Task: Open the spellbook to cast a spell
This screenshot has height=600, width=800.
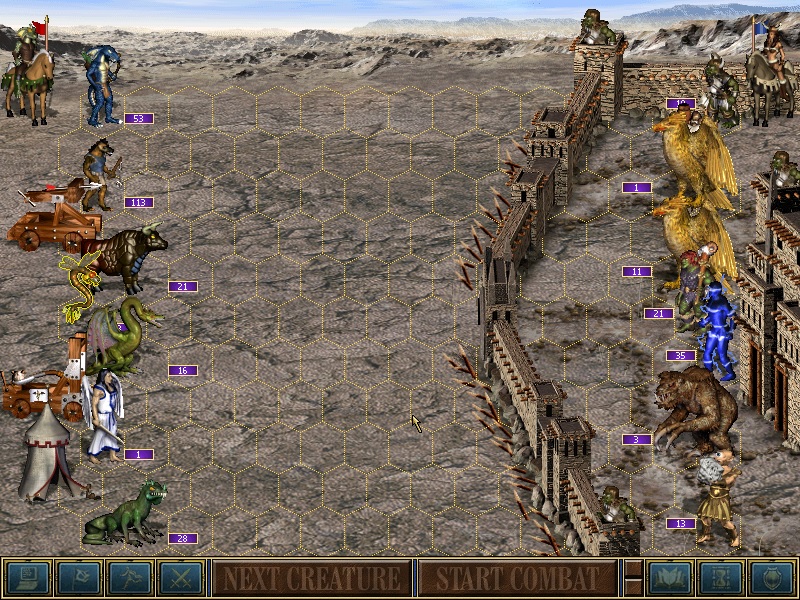Action: coord(670,577)
